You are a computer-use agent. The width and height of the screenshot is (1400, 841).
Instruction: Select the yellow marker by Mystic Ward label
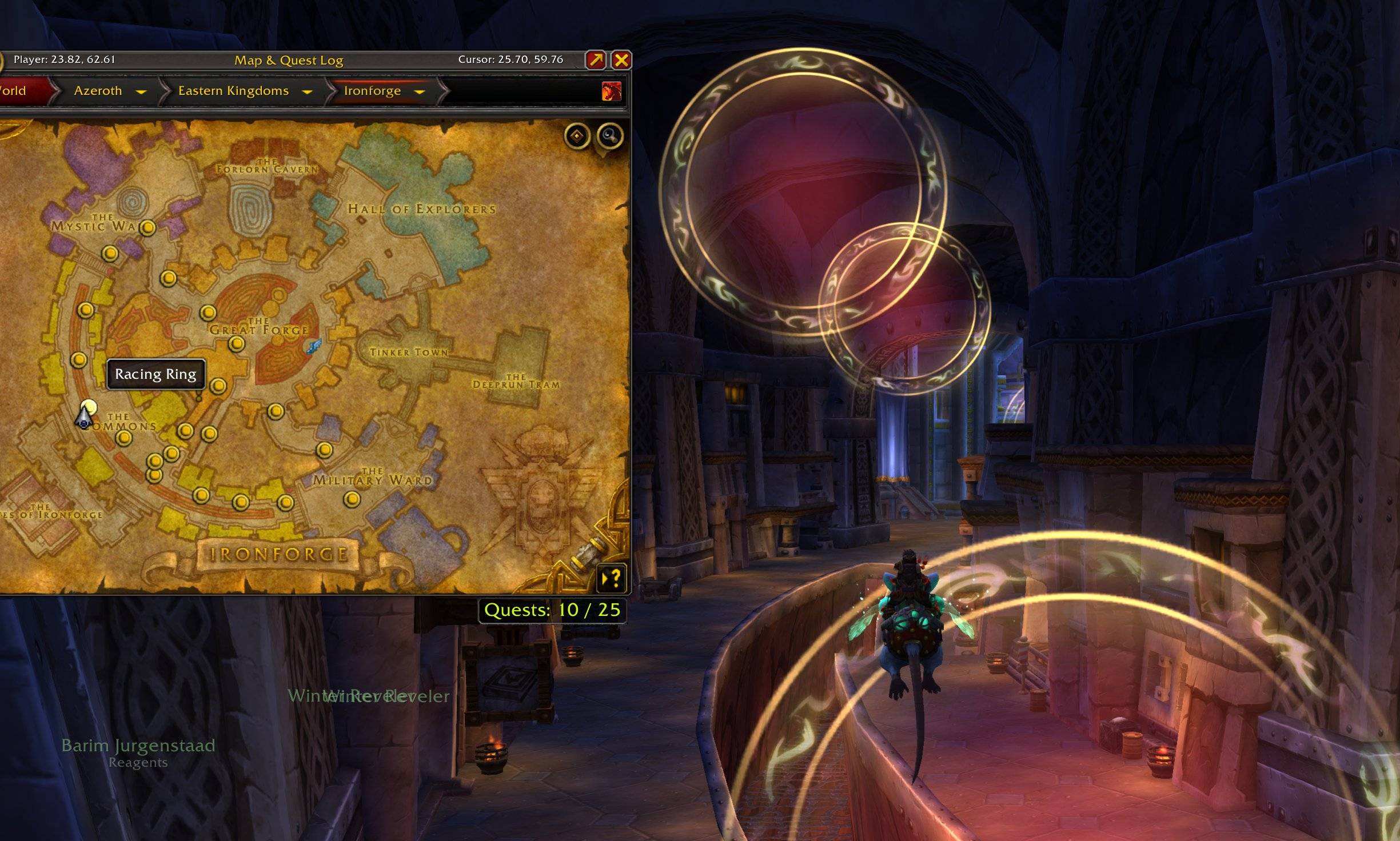[148, 228]
